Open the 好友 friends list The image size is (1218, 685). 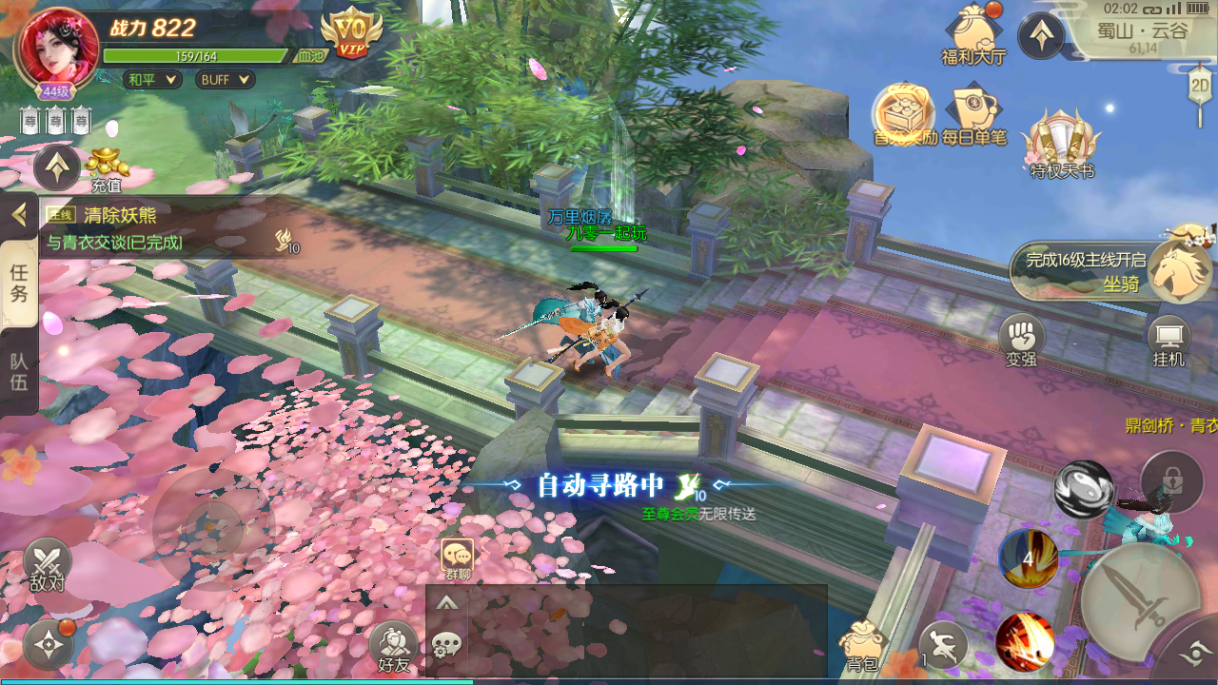(x=394, y=647)
